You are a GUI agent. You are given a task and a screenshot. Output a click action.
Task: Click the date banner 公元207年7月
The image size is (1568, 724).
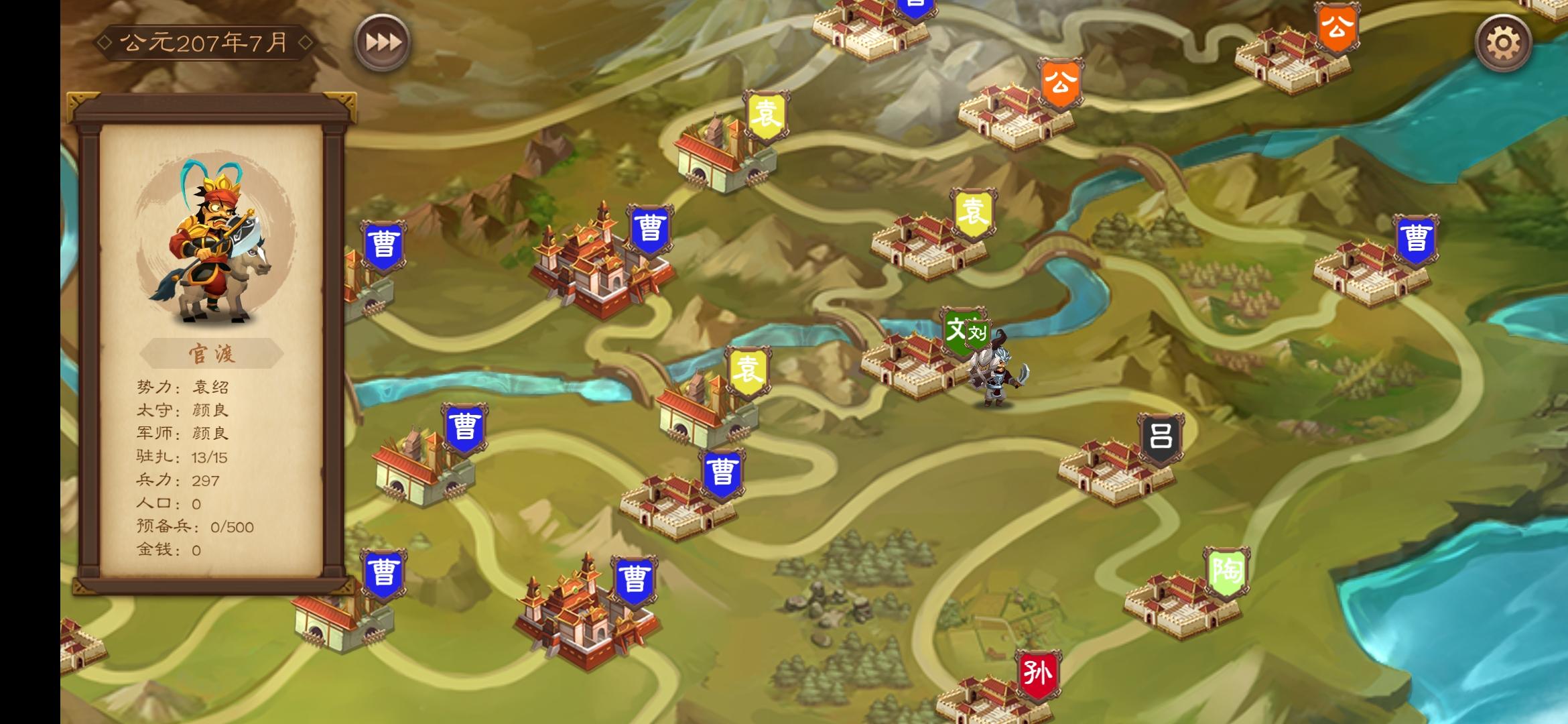pos(204,42)
